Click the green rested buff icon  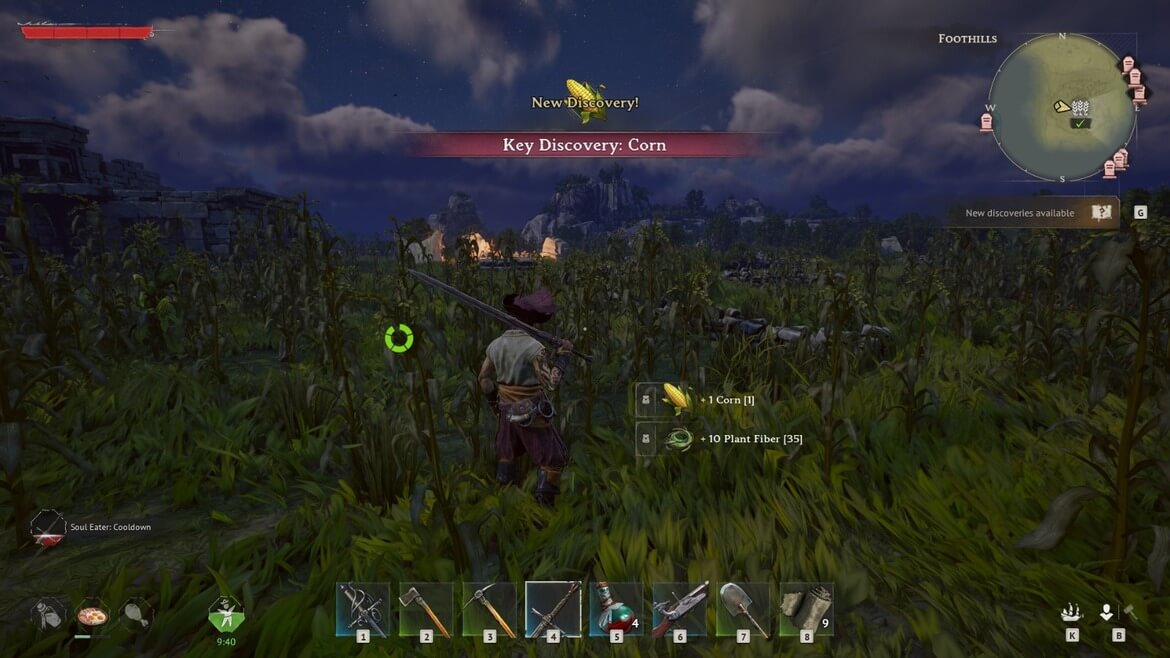[226, 613]
